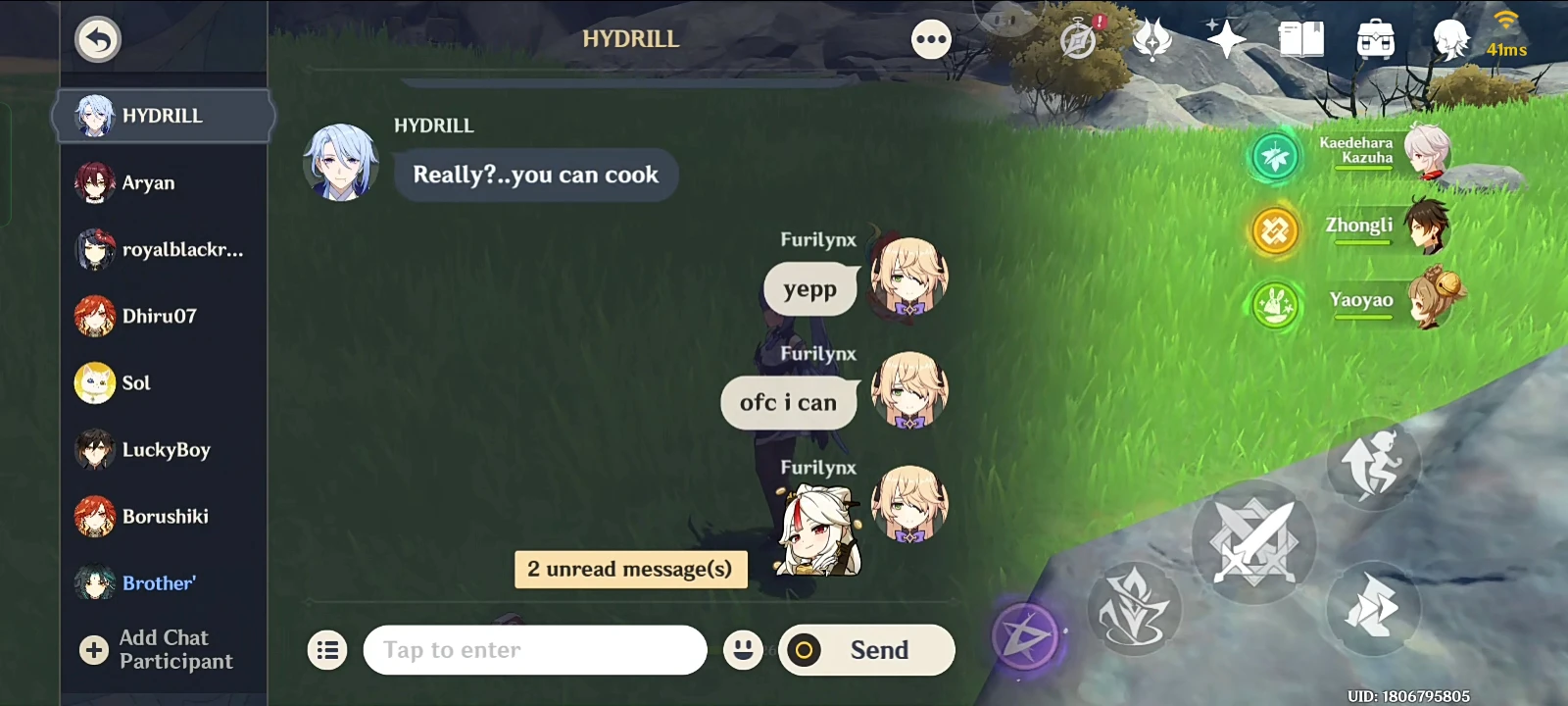Viewport: 1568px width, 706px height.
Task: Open the emoji sticker picker
Action: (x=744, y=649)
